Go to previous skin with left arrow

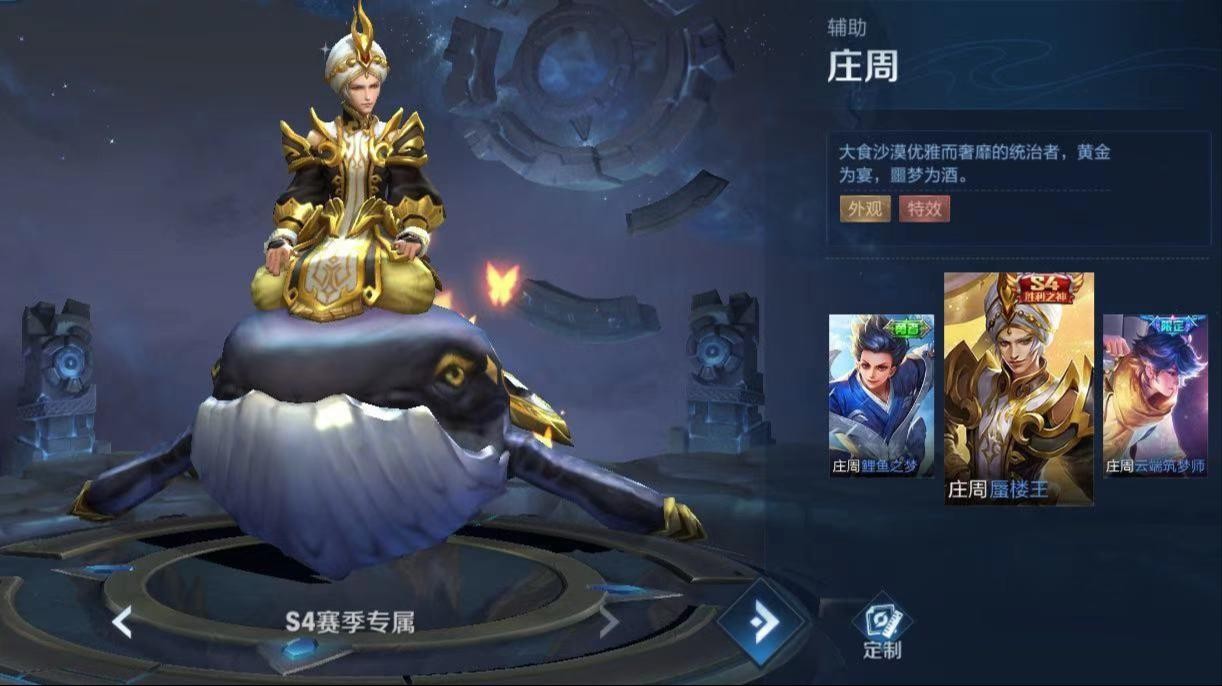[122, 622]
